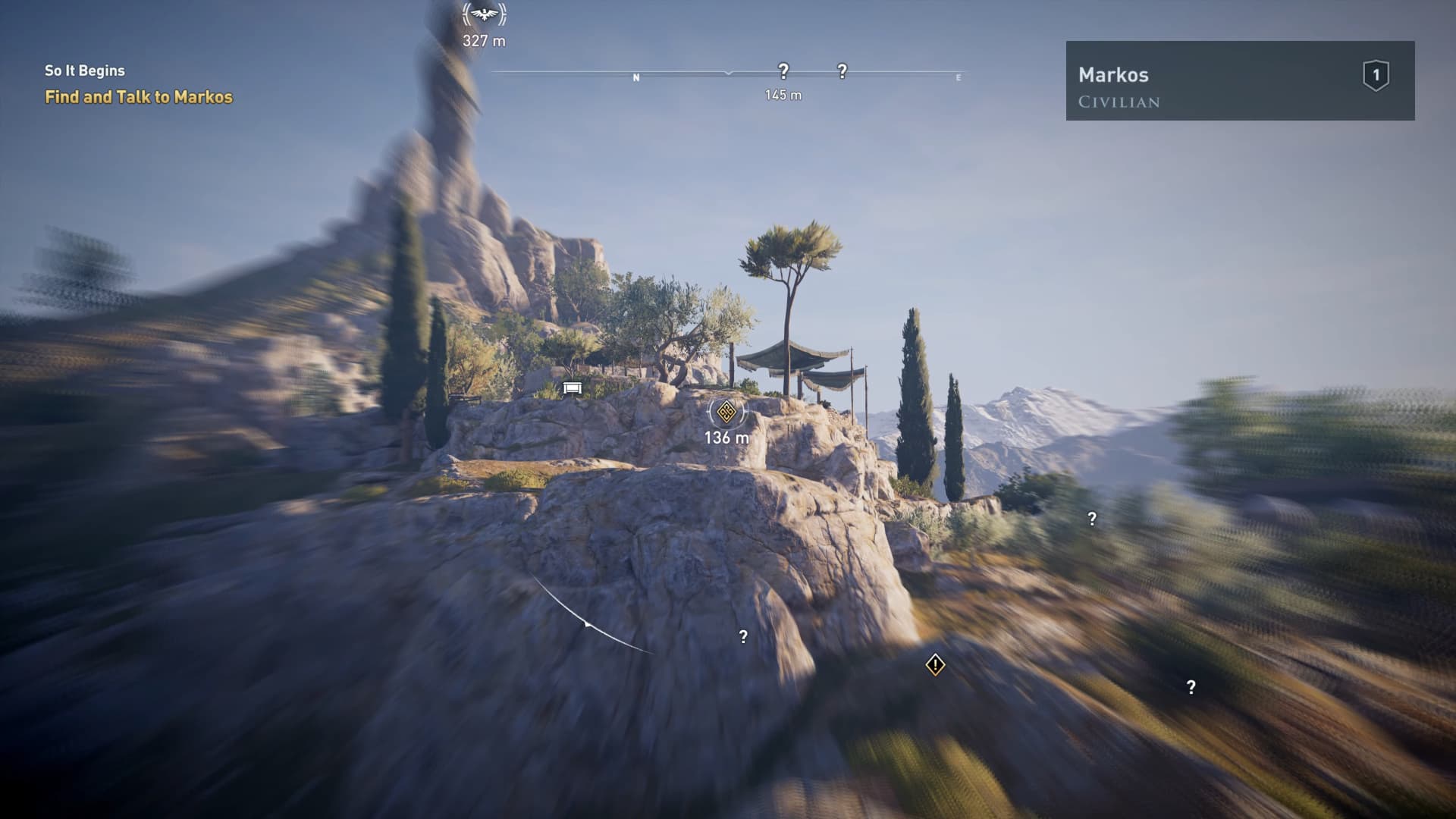Image resolution: width=1456 pixels, height=819 pixels.
Task: Click the E marker on the compass bar
Action: (959, 77)
